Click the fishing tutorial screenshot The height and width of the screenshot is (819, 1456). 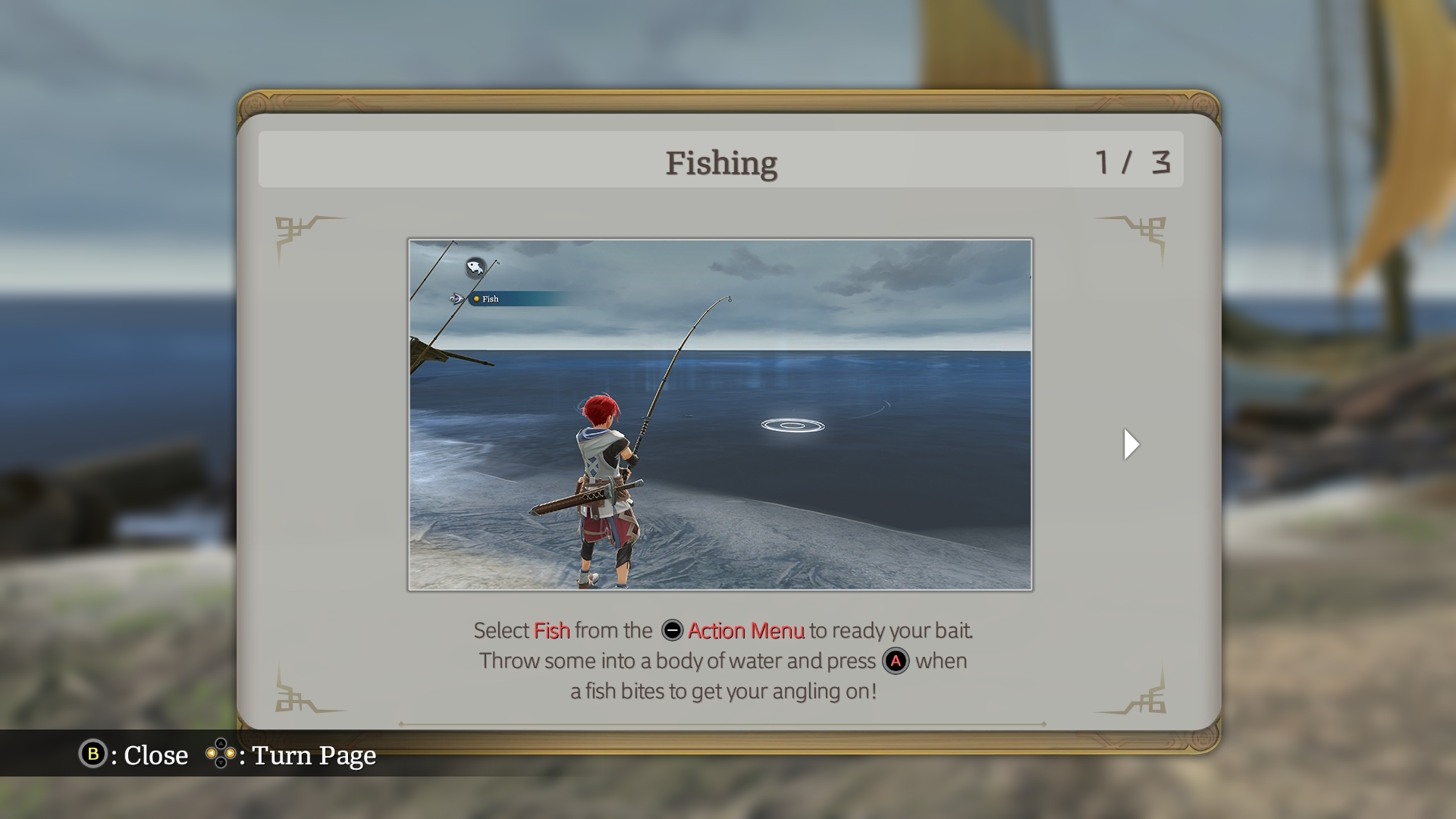click(720, 414)
